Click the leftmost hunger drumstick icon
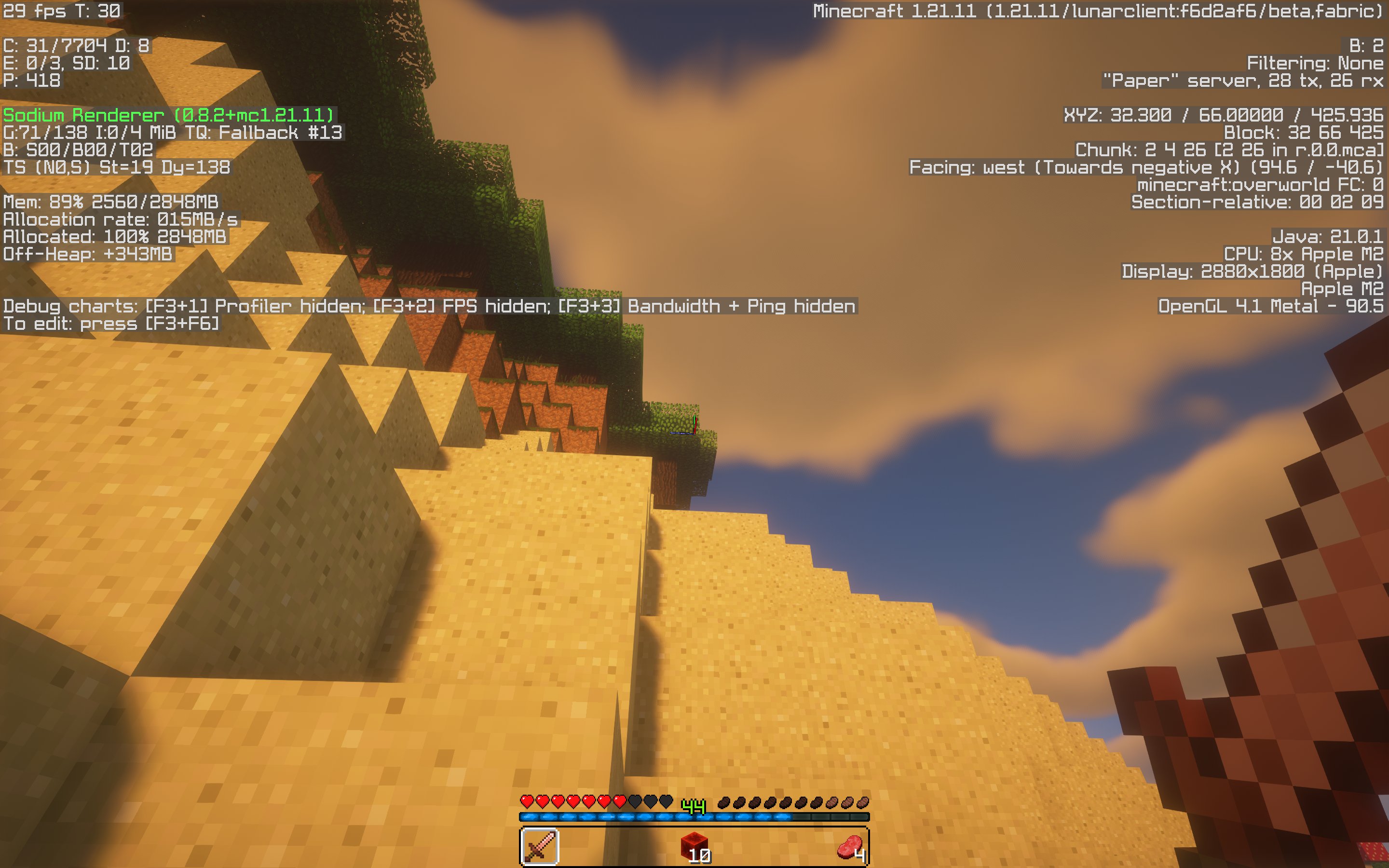This screenshot has width=1389, height=868. [725, 802]
